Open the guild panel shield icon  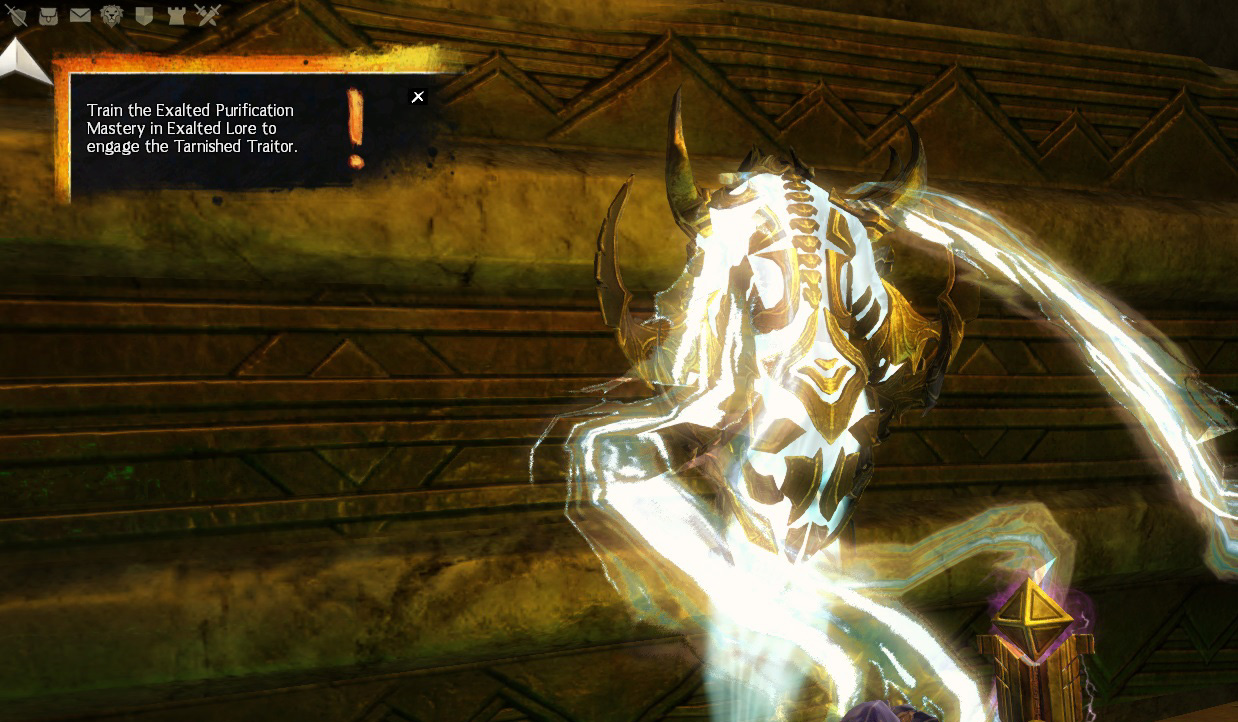[x=144, y=15]
